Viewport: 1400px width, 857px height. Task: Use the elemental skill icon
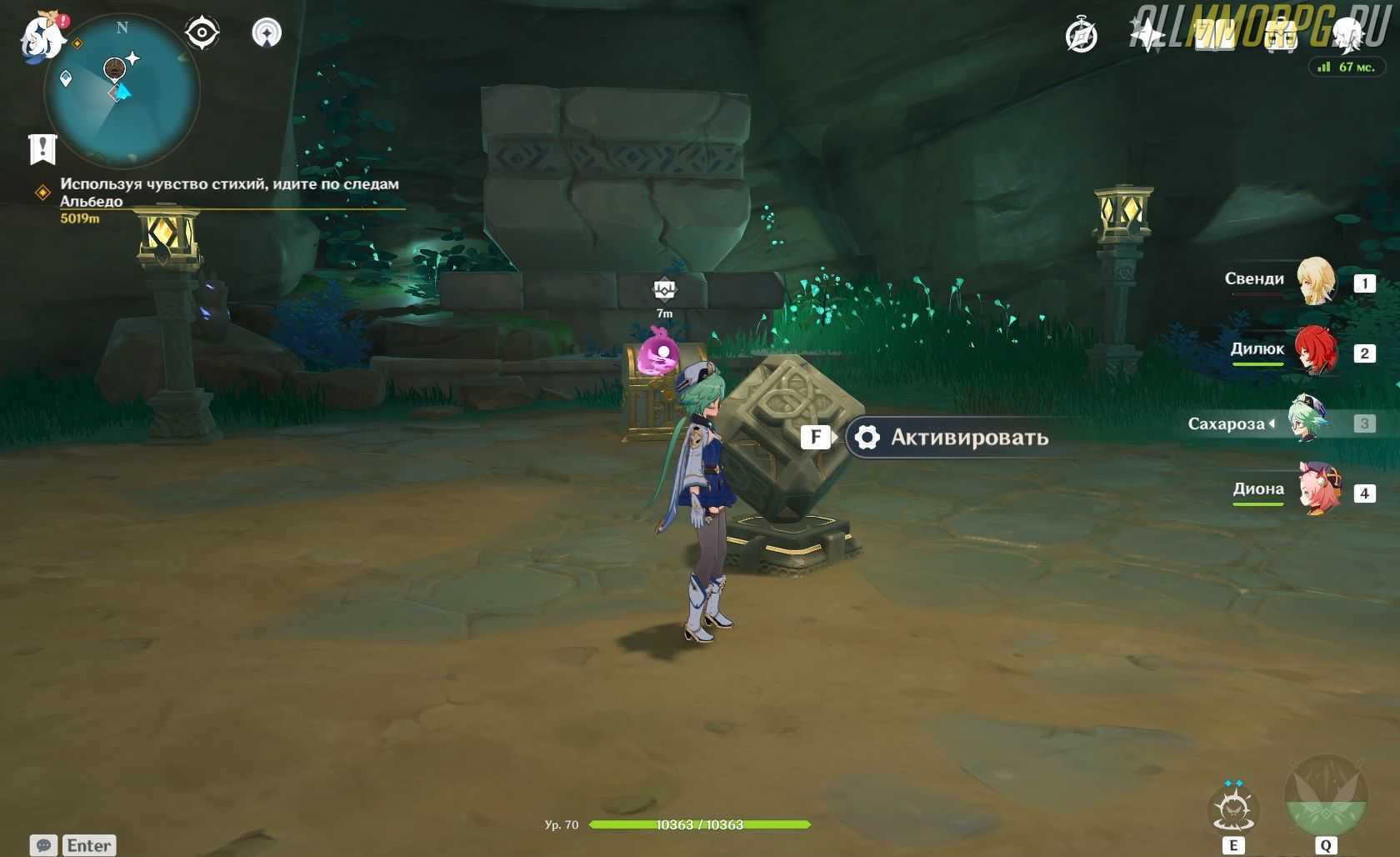tap(1233, 809)
